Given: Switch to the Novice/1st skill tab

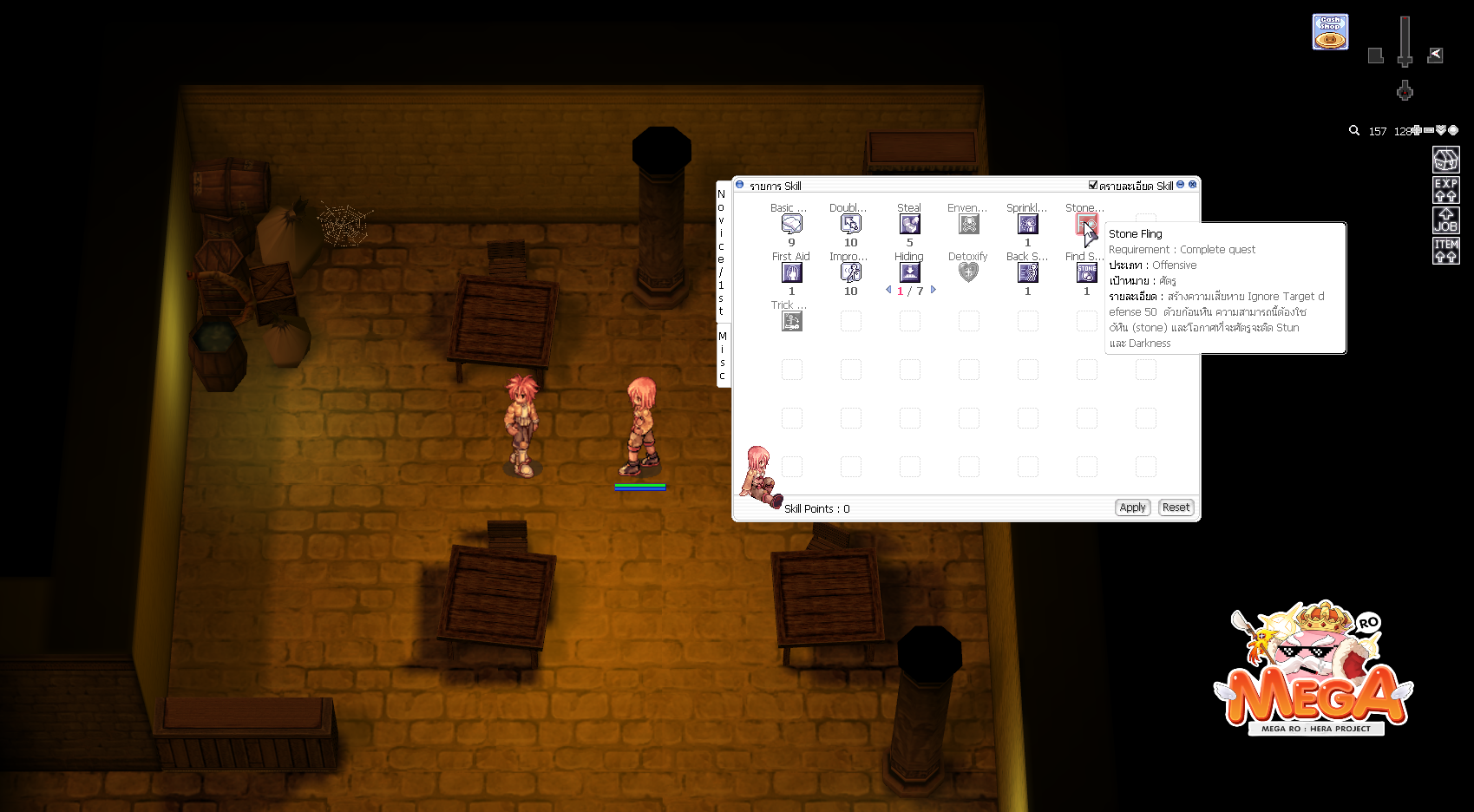Looking at the screenshot, I should pos(721,252).
